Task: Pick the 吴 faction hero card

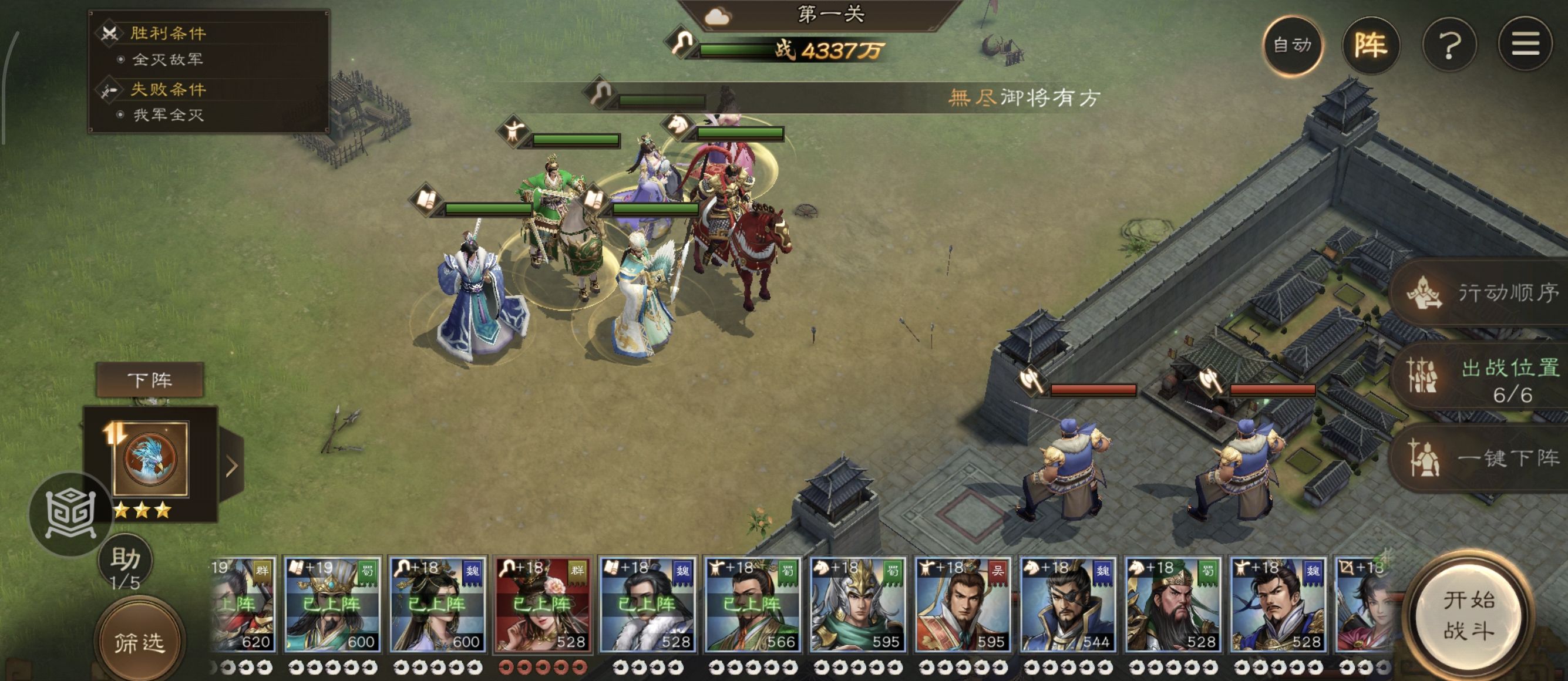Action: pos(963,604)
